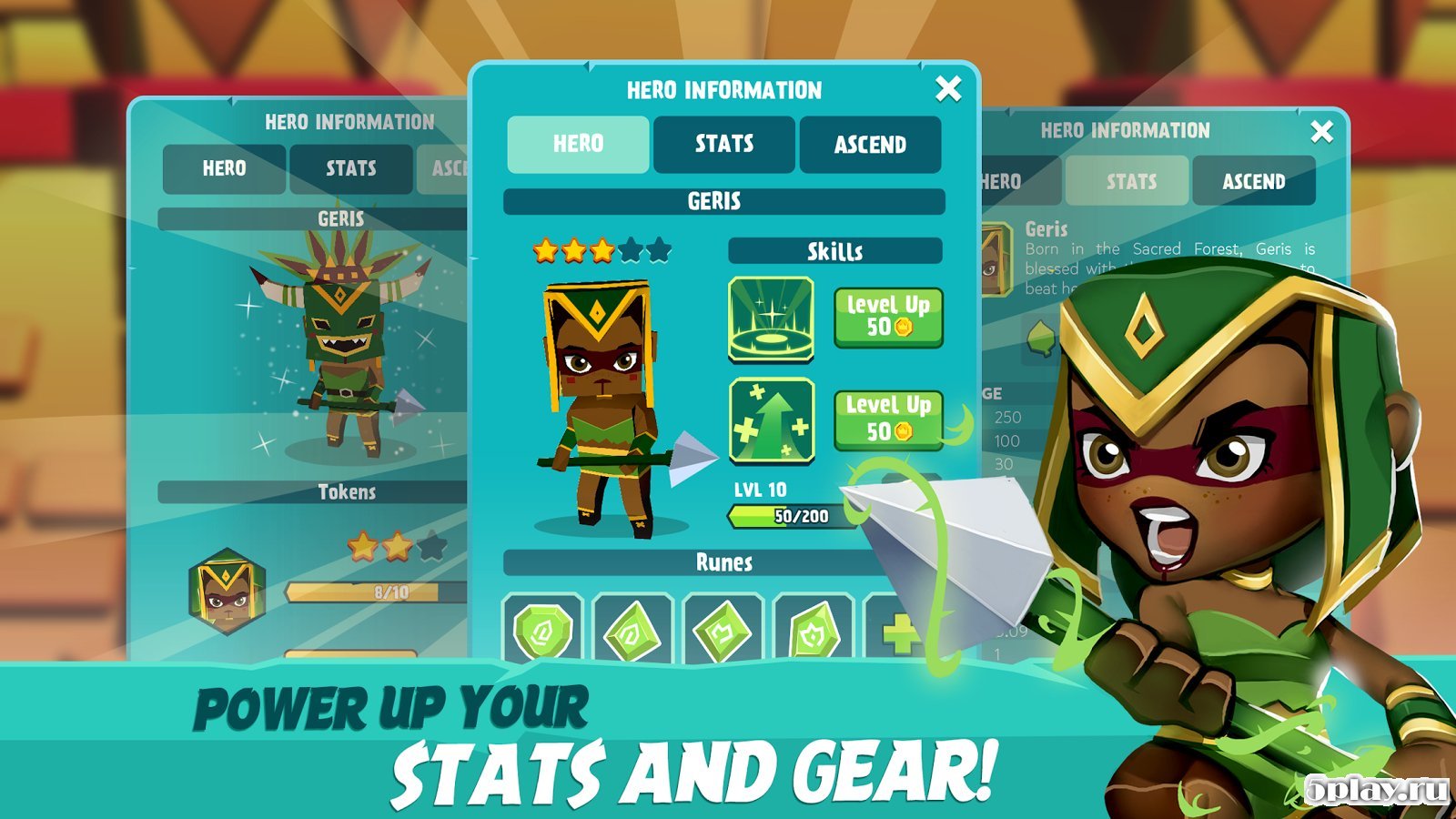Open Stats tab on the Tokens panel
Viewport: 1456px width, 819px height.
pyautogui.click(x=350, y=168)
